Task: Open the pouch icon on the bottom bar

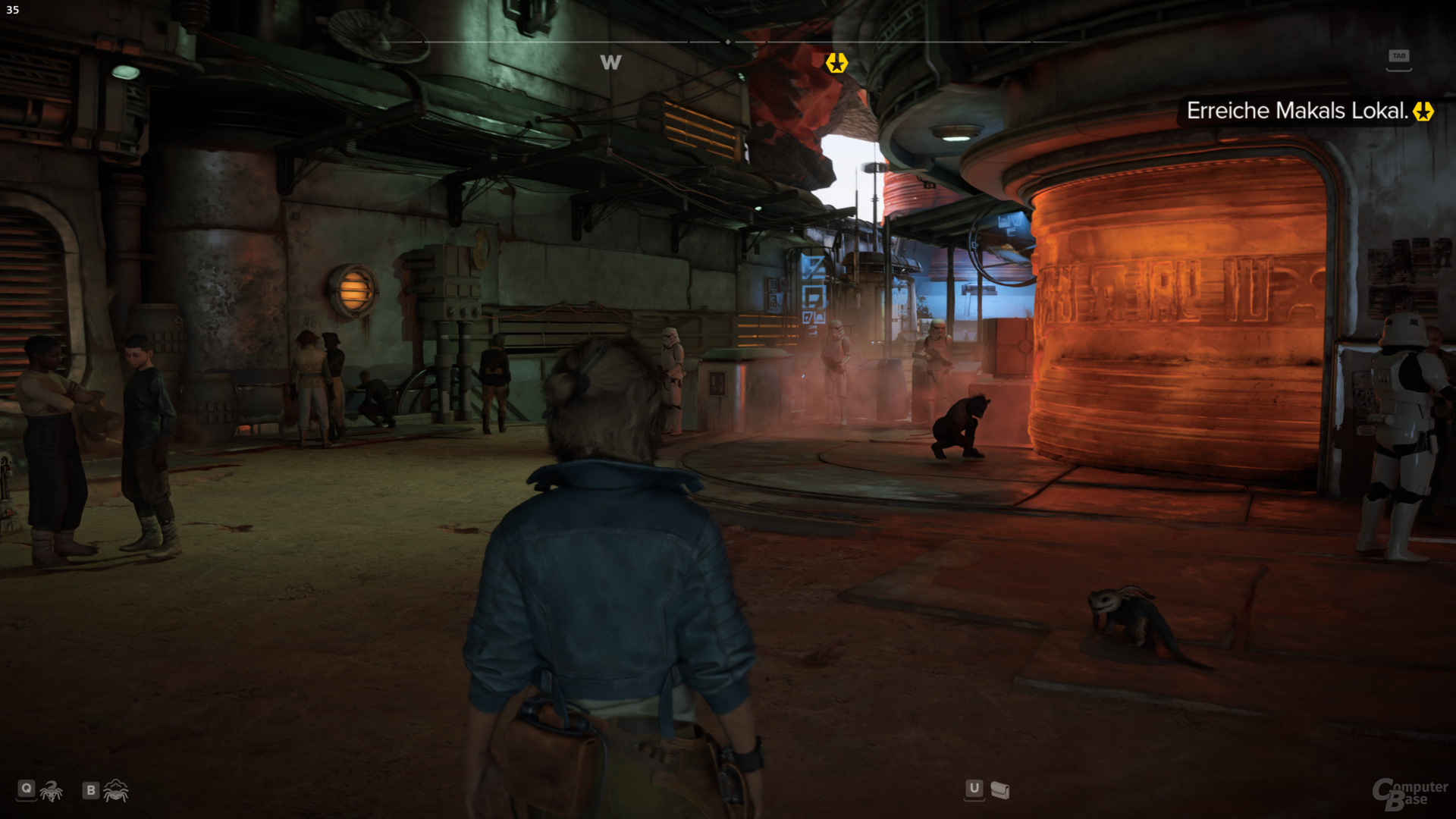Action: [1000, 791]
